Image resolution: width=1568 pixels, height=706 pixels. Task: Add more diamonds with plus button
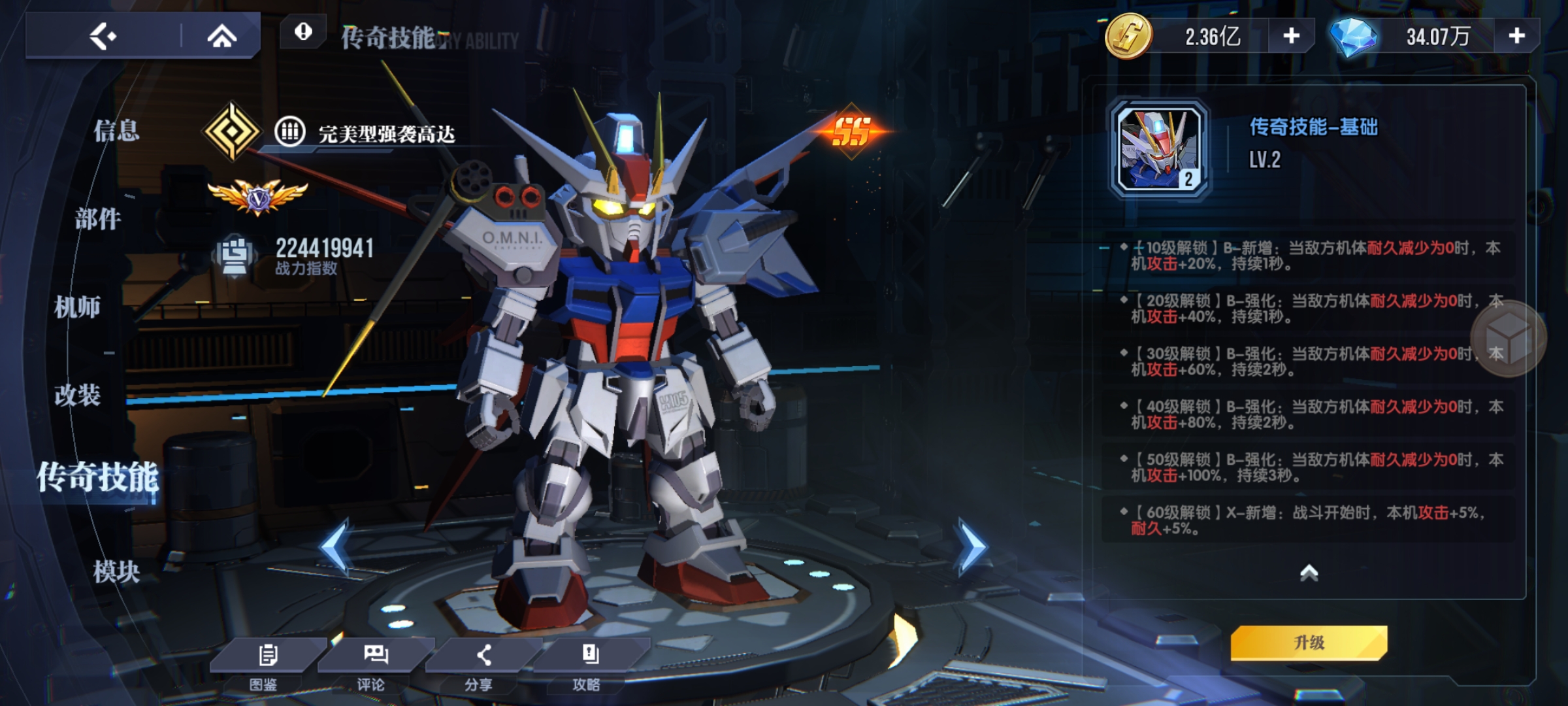1516,36
